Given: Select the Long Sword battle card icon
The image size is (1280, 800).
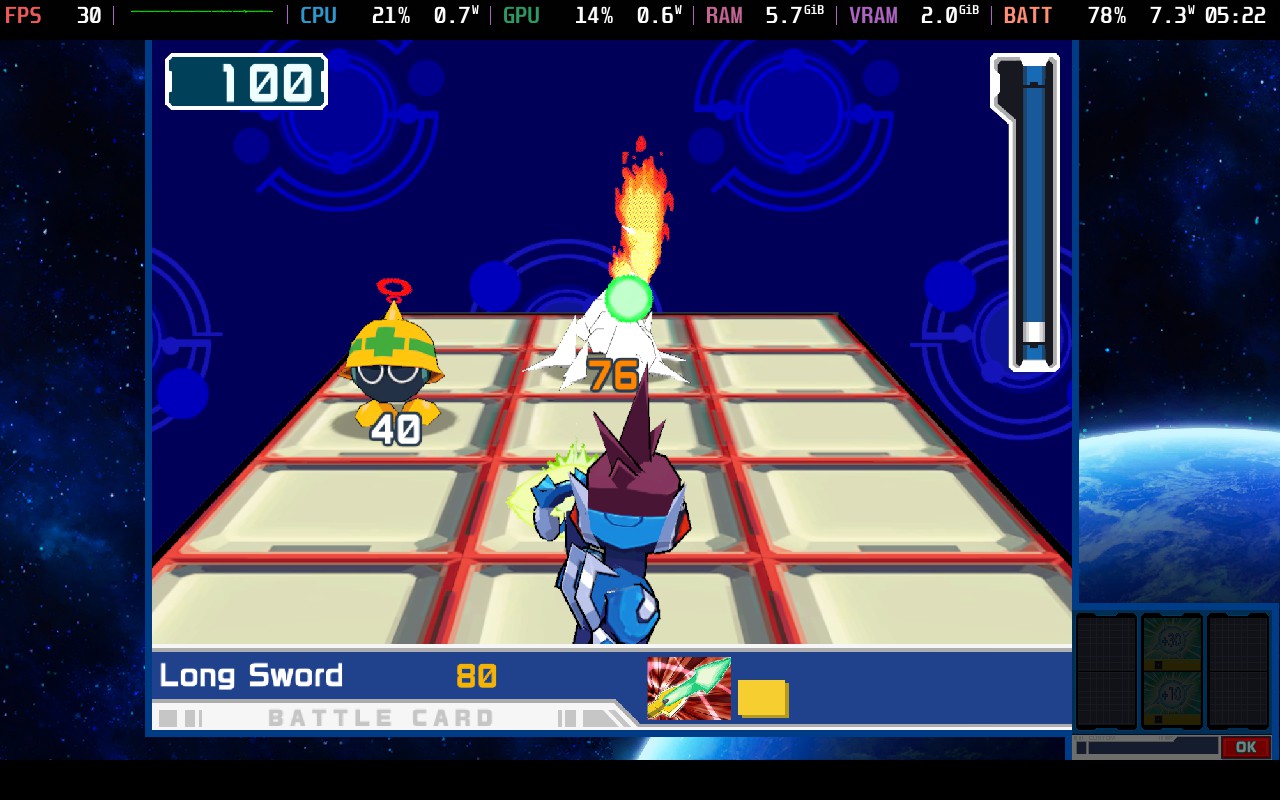Looking at the screenshot, I should point(688,688).
